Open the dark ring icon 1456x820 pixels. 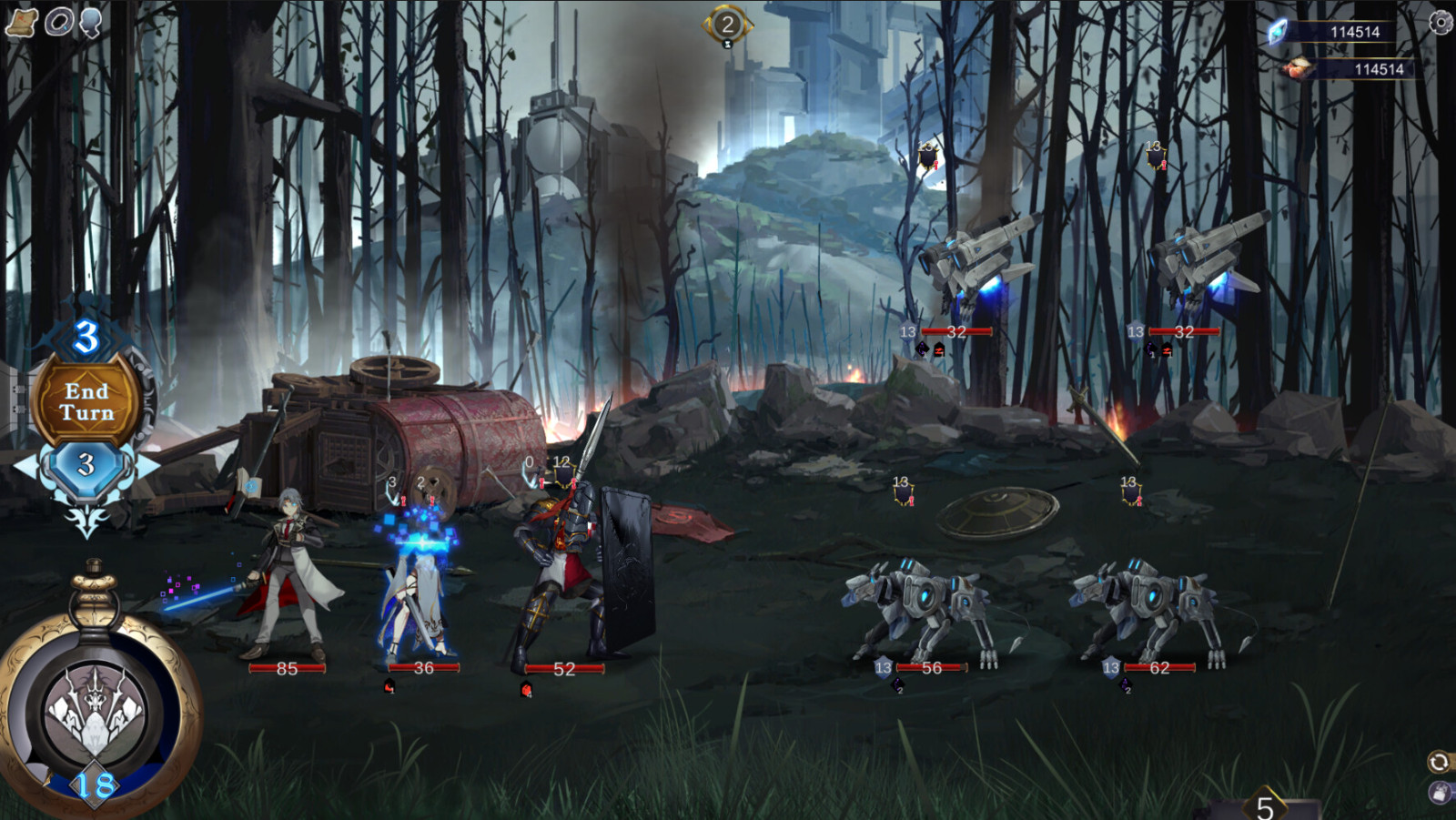[x=59, y=22]
